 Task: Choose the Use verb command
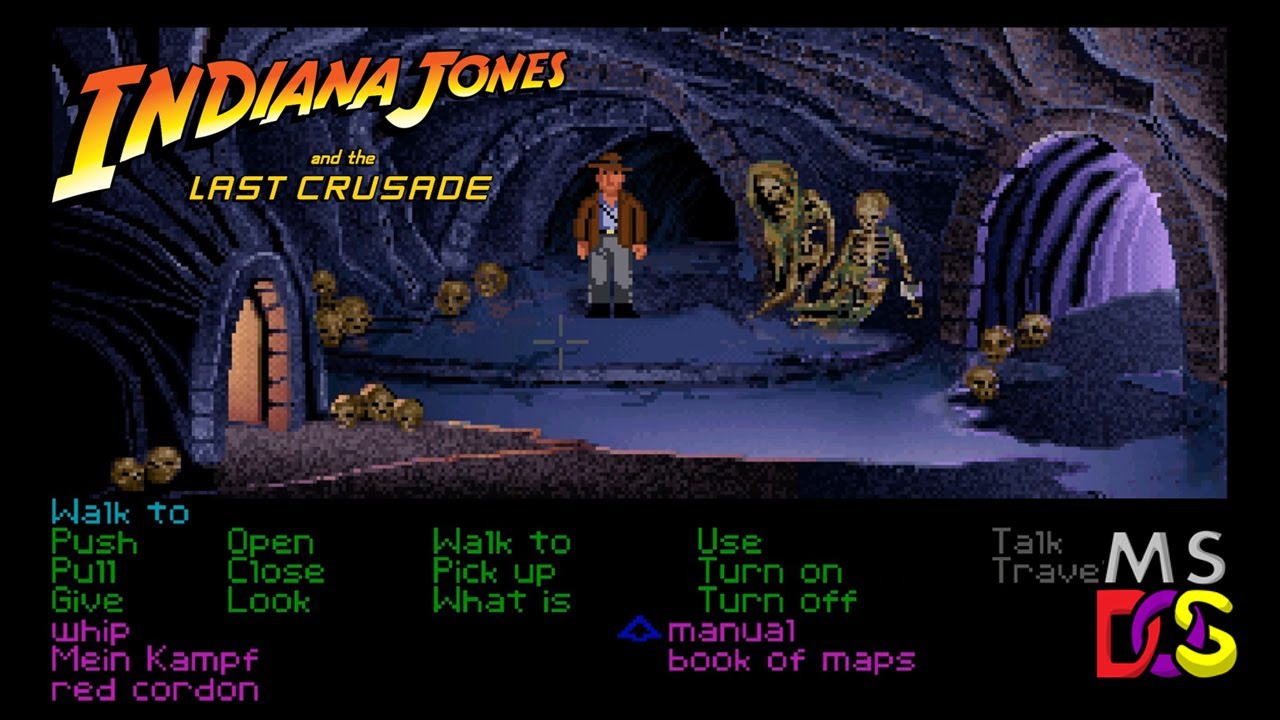pyautogui.click(x=731, y=543)
